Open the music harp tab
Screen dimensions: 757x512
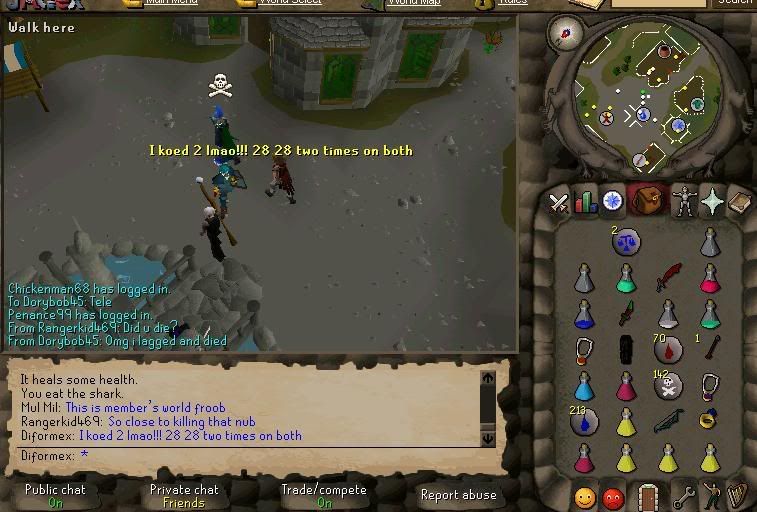(x=738, y=496)
